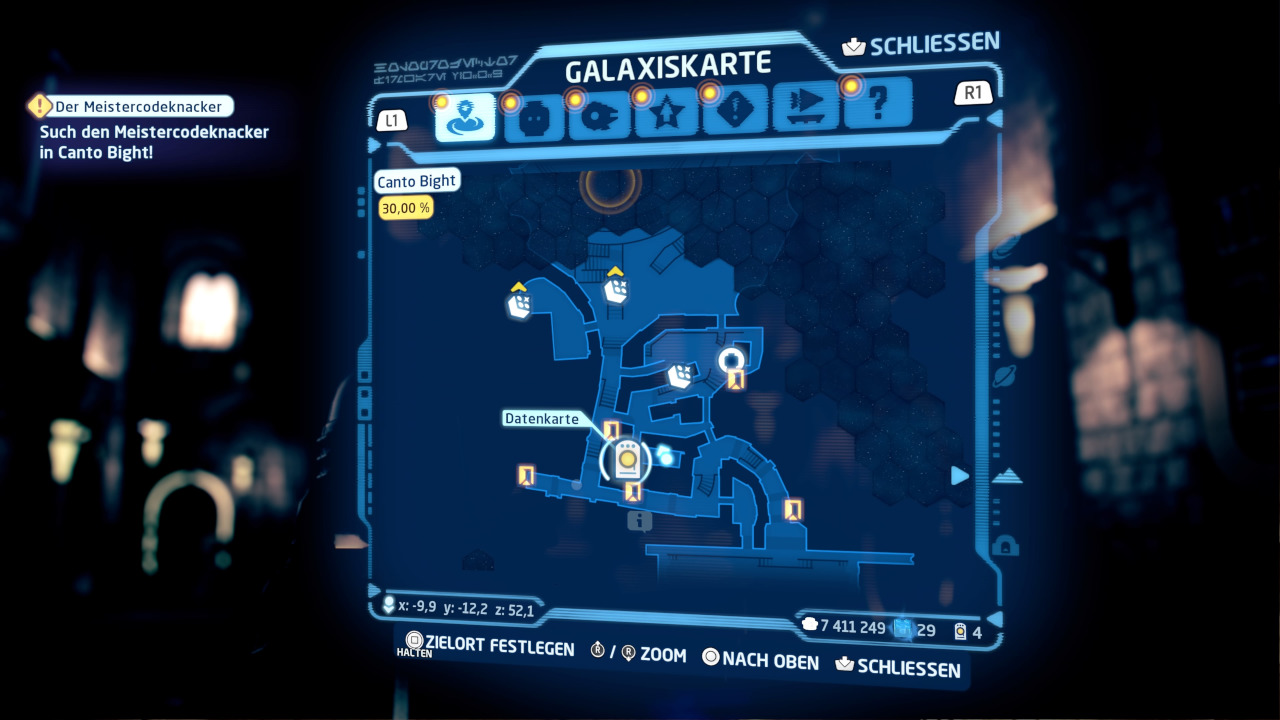The image size is (1280, 720).
Task: Open the star upgrades tab
Action: (666, 115)
